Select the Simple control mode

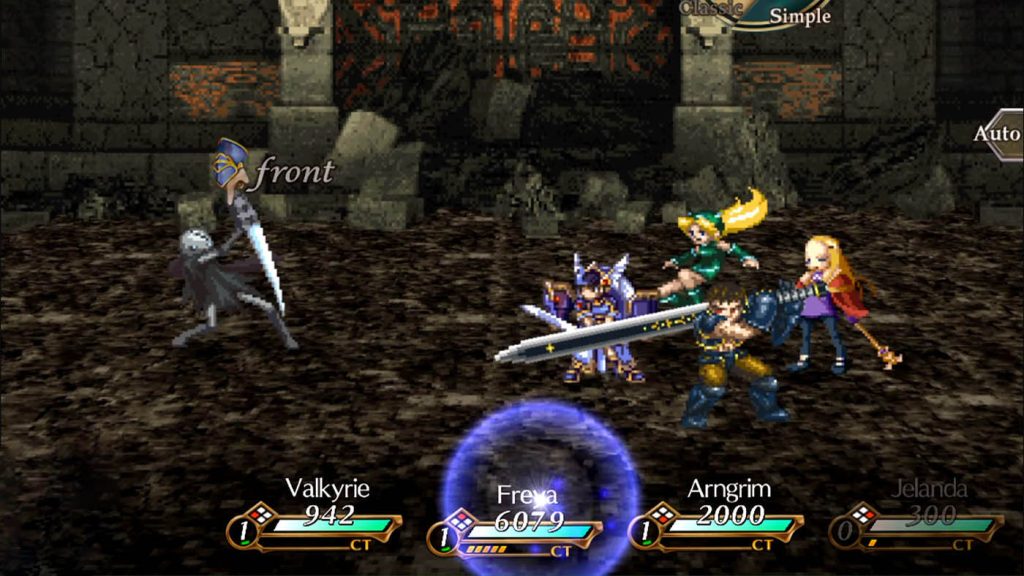click(x=798, y=15)
